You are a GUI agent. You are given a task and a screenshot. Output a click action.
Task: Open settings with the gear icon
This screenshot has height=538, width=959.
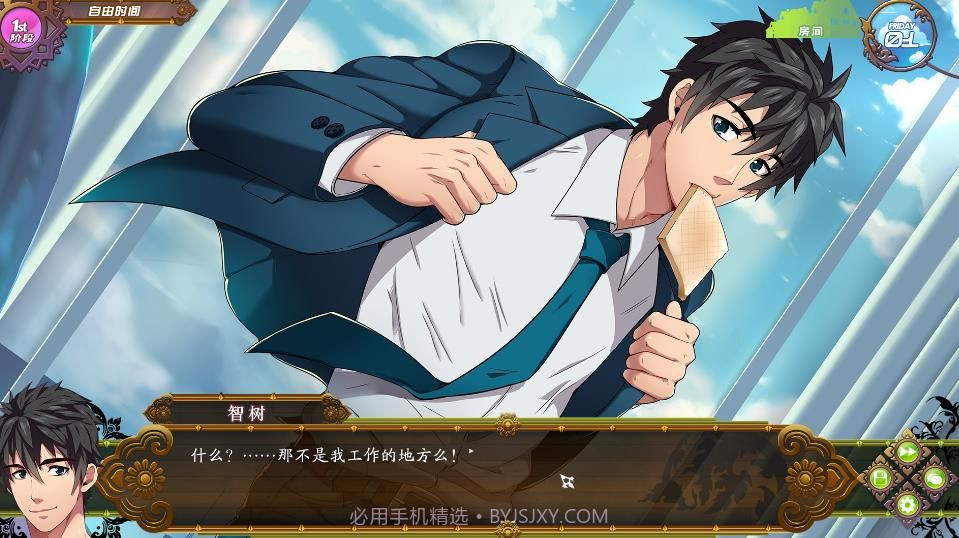907,505
